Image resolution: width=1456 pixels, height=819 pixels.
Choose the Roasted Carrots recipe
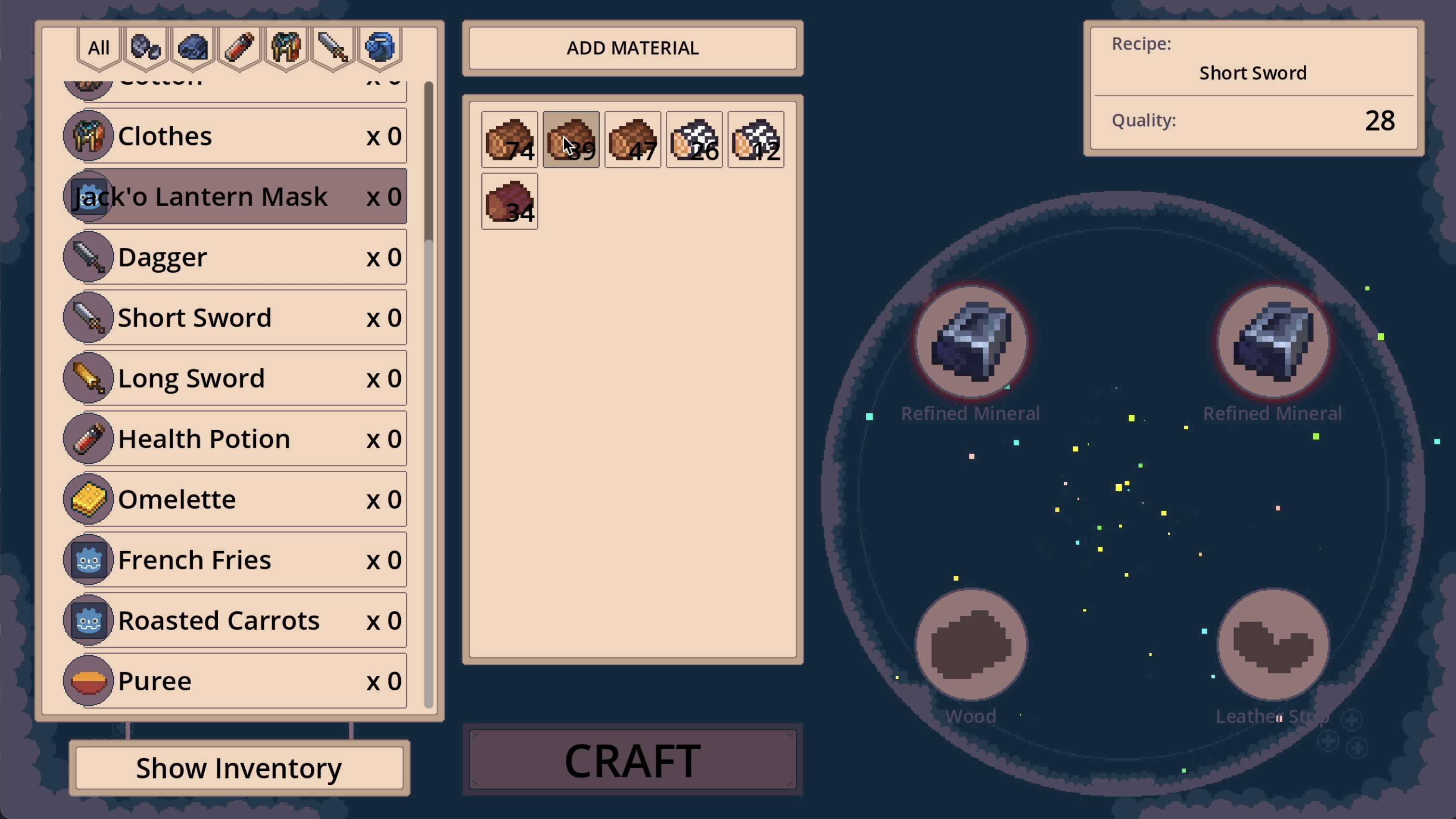pos(235,620)
